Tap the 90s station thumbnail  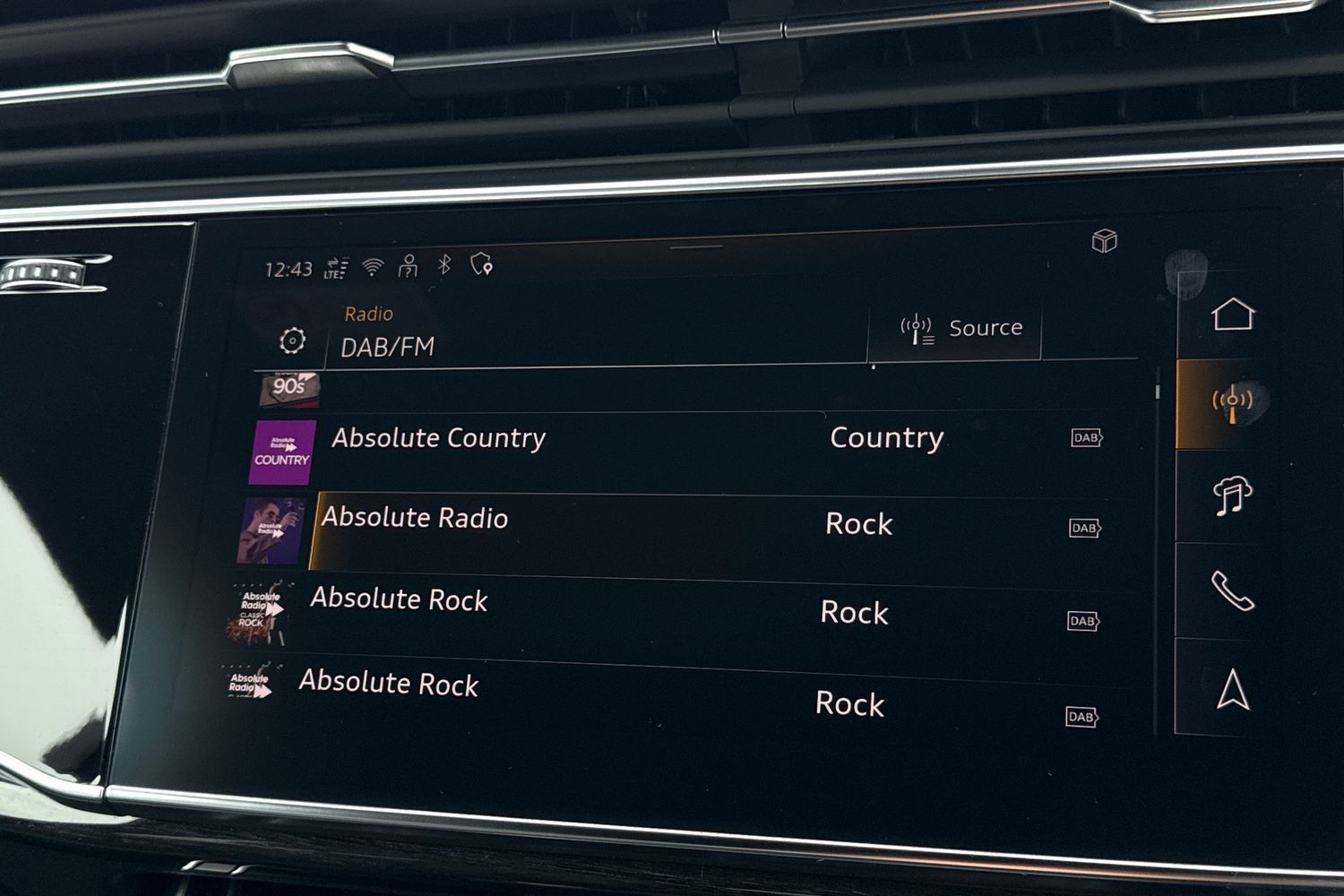click(x=289, y=388)
